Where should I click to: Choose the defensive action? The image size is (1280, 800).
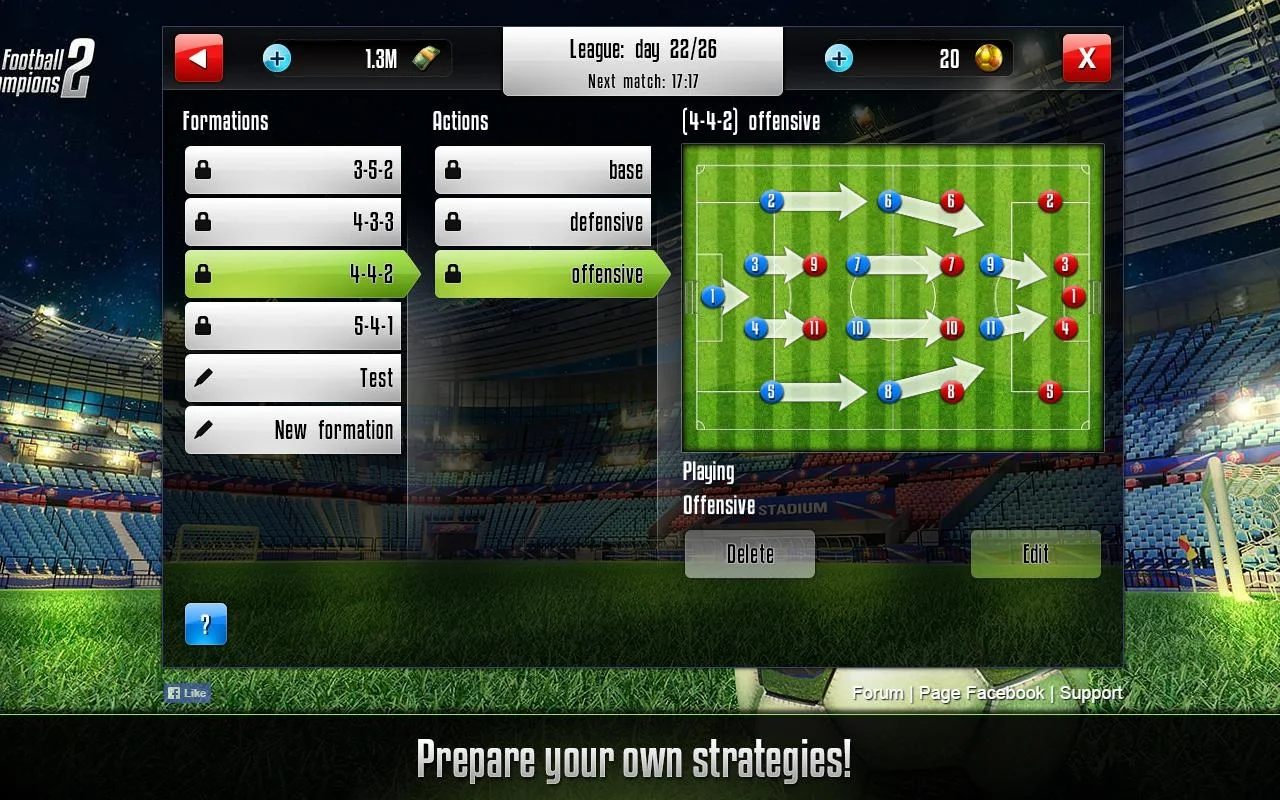coord(543,222)
